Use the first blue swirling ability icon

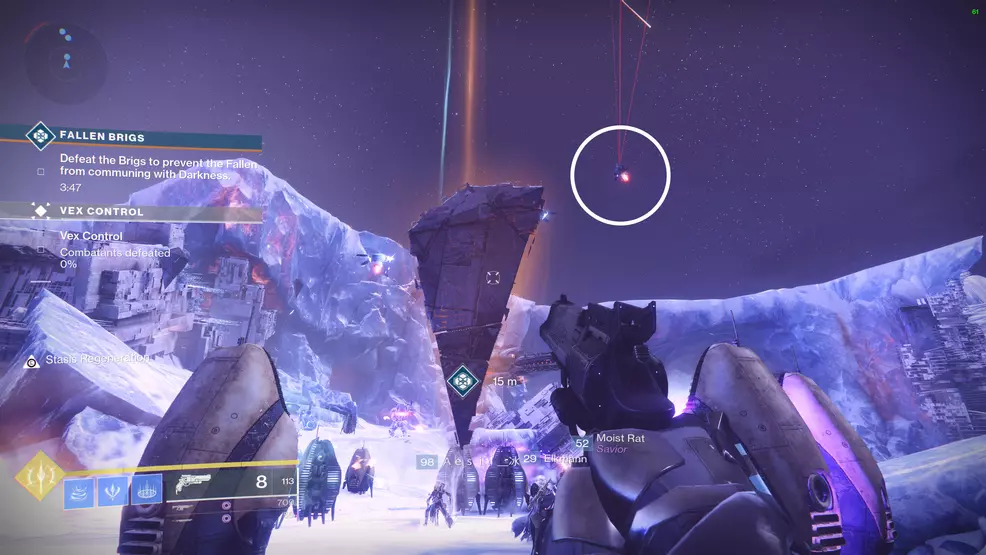81,491
